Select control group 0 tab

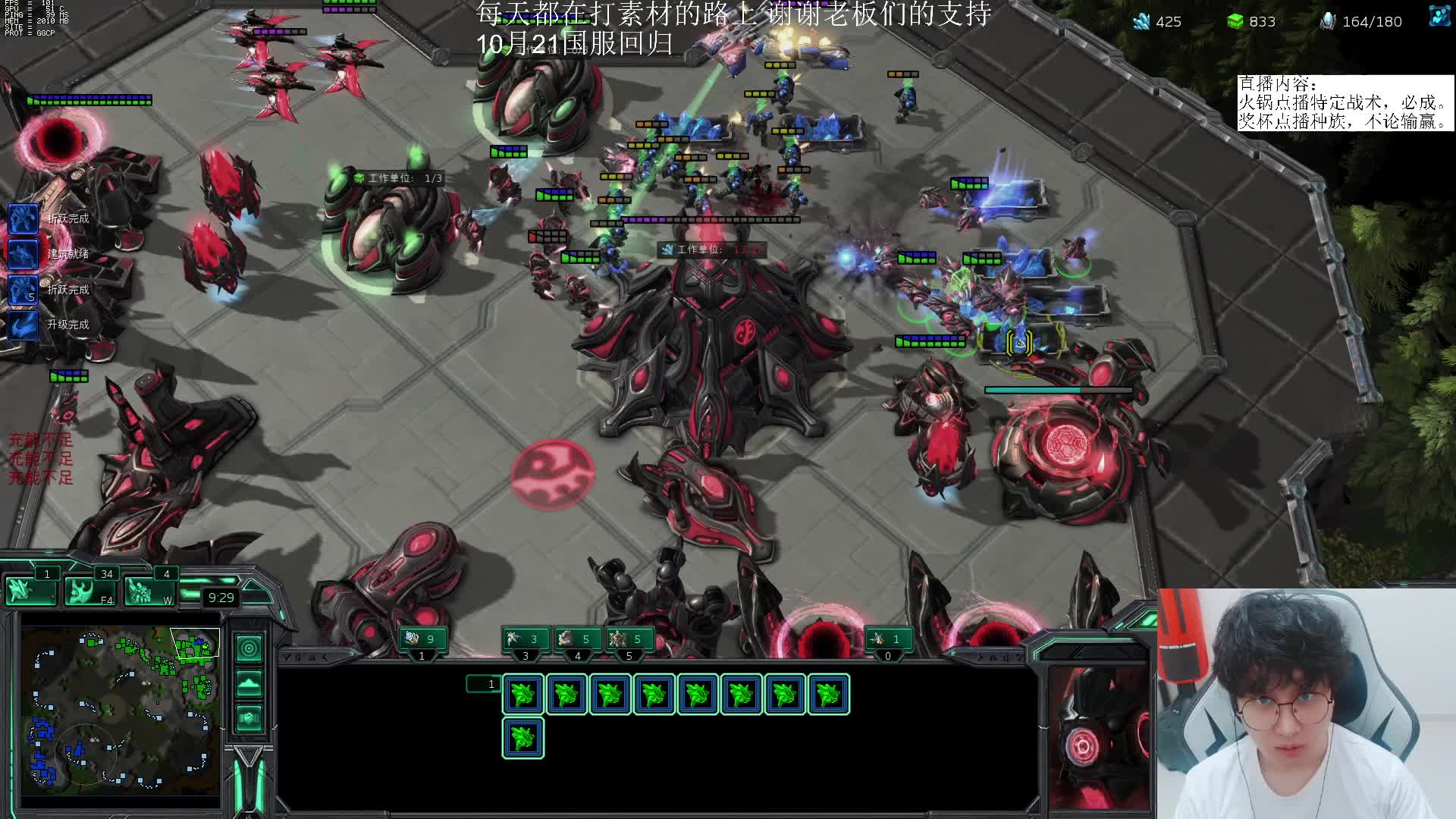pyautogui.click(x=887, y=639)
